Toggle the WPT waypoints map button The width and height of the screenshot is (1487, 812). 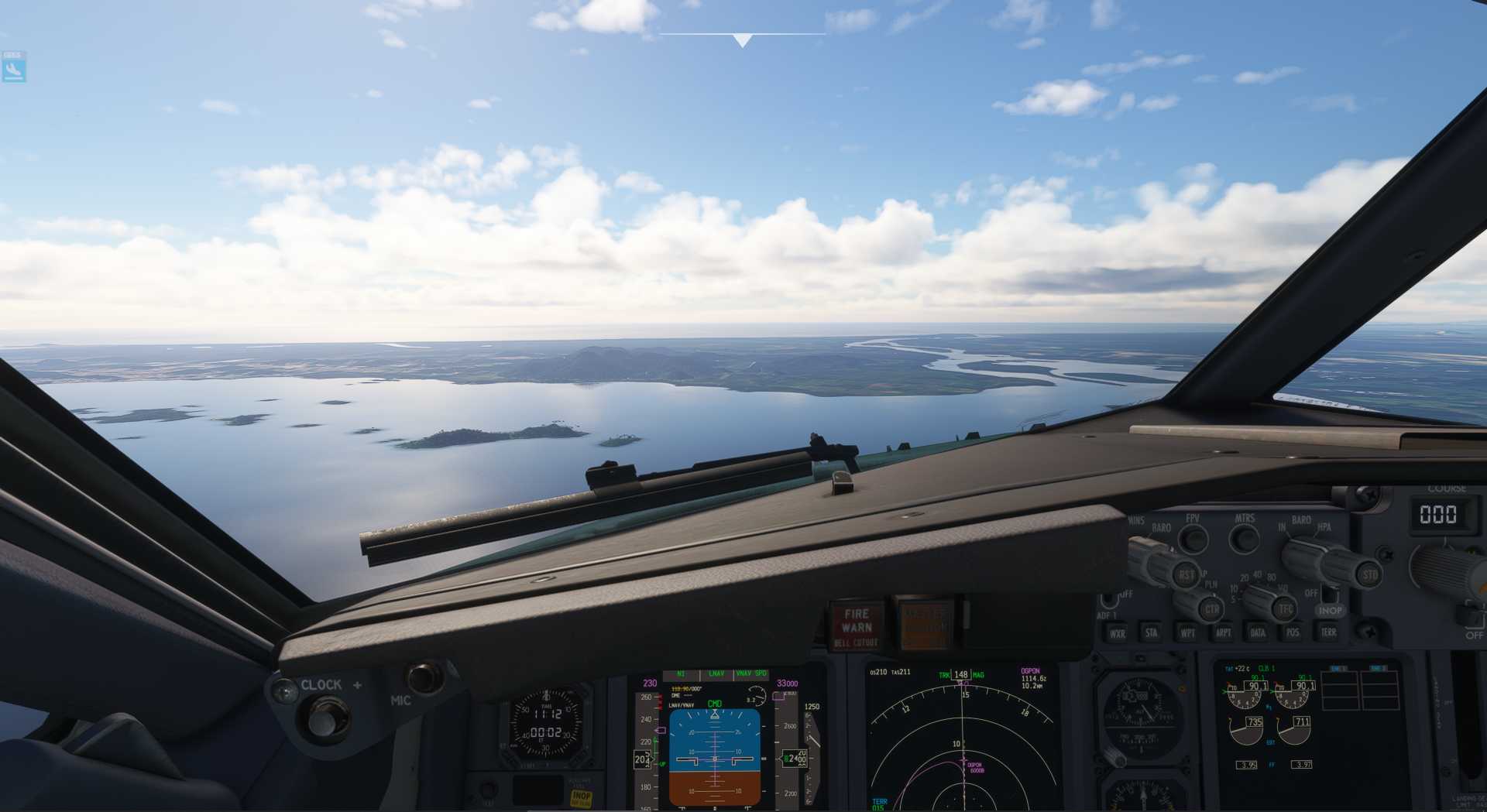pos(1187,633)
